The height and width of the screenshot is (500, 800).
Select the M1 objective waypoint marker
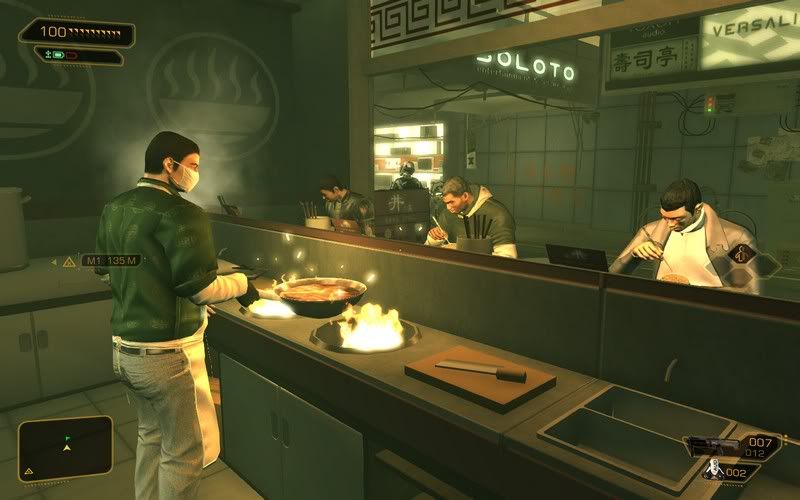coord(98,261)
